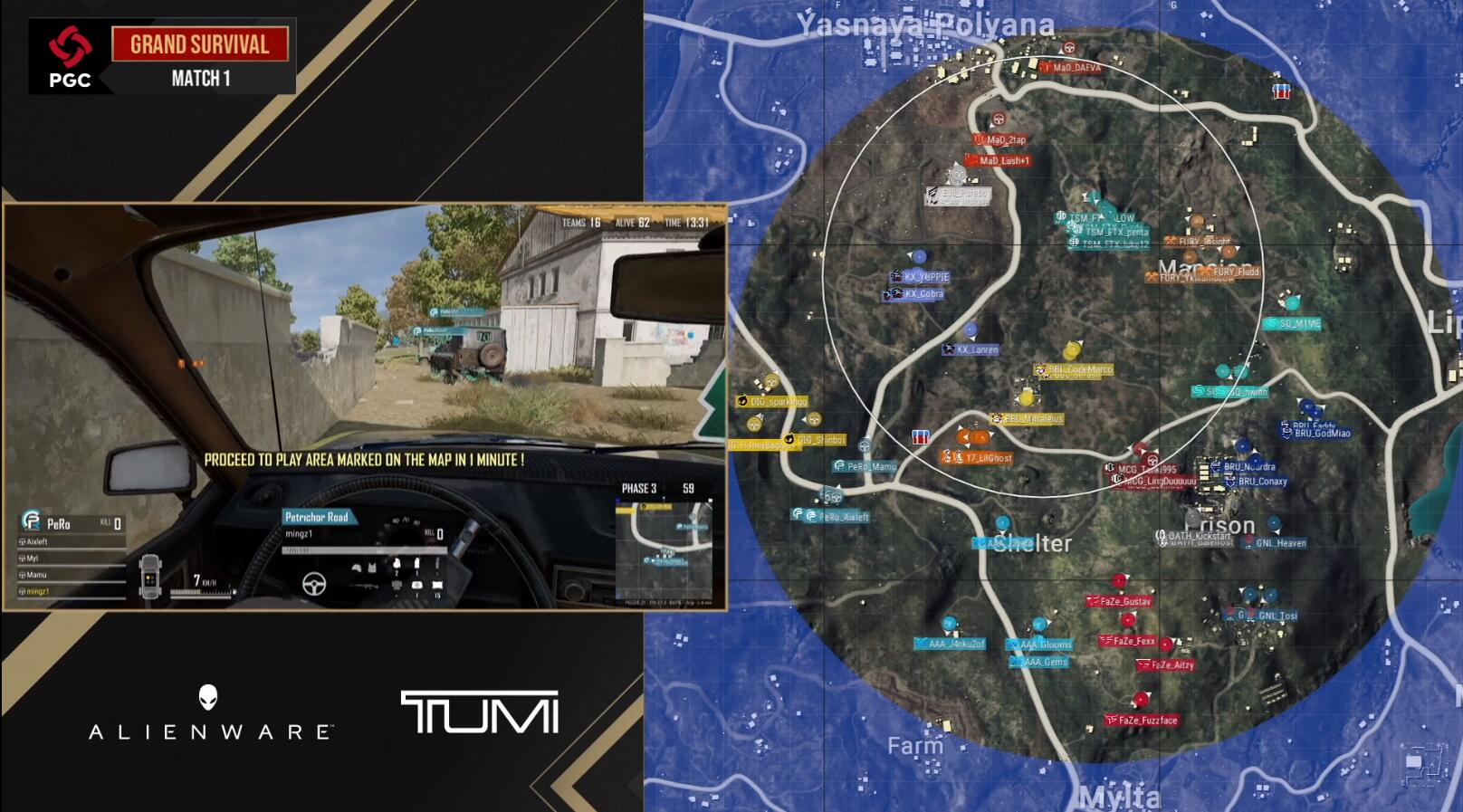Choose mingz1 in the PeRo squad list
This screenshot has height=812, width=1463.
(37, 591)
